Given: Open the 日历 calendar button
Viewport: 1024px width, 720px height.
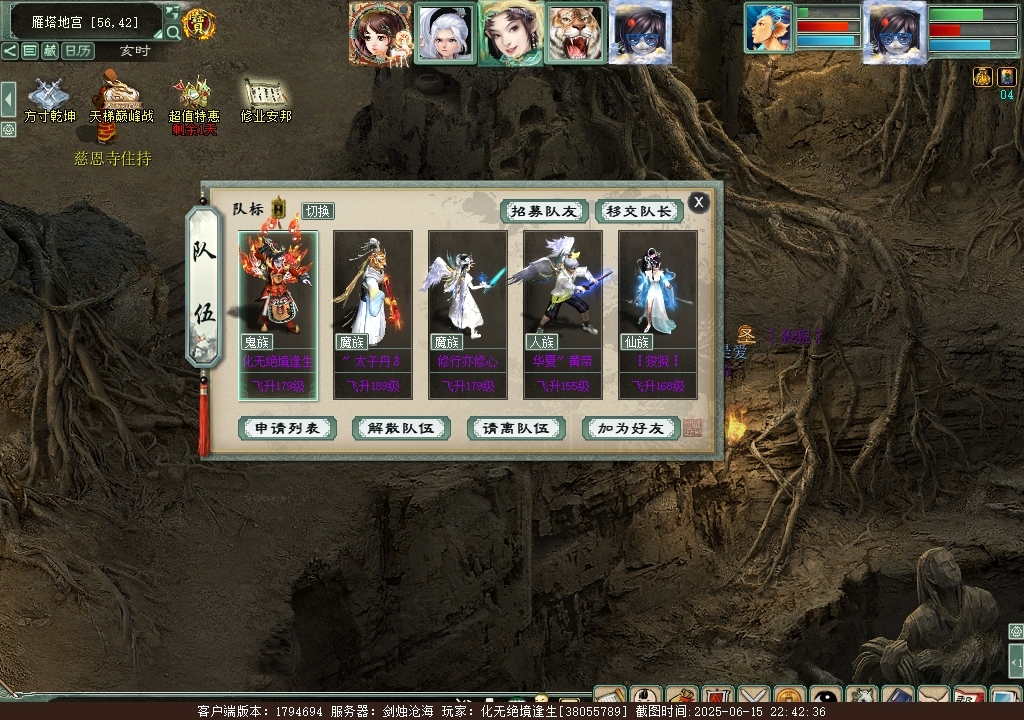Looking at the screenshot, I should point(78,51).
